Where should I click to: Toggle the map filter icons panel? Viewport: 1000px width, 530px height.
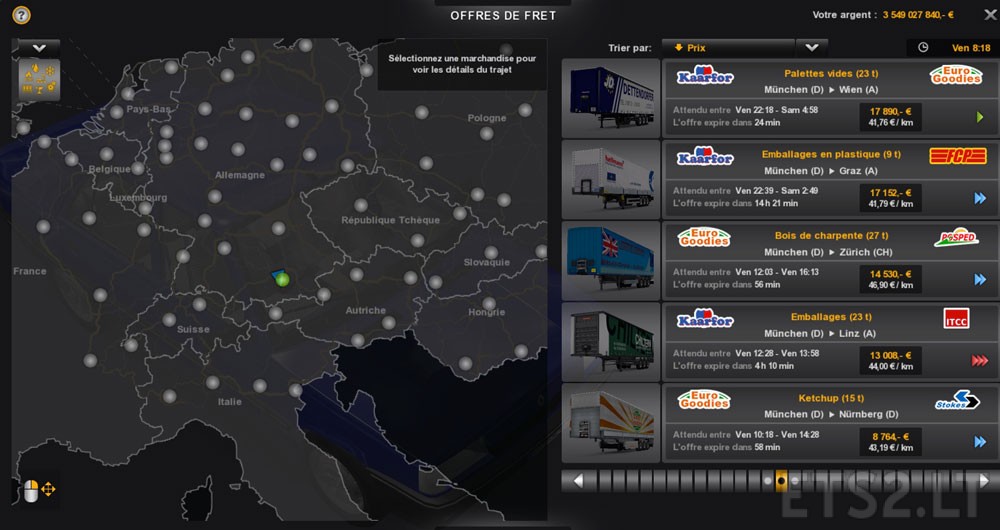tap(38, 79)
